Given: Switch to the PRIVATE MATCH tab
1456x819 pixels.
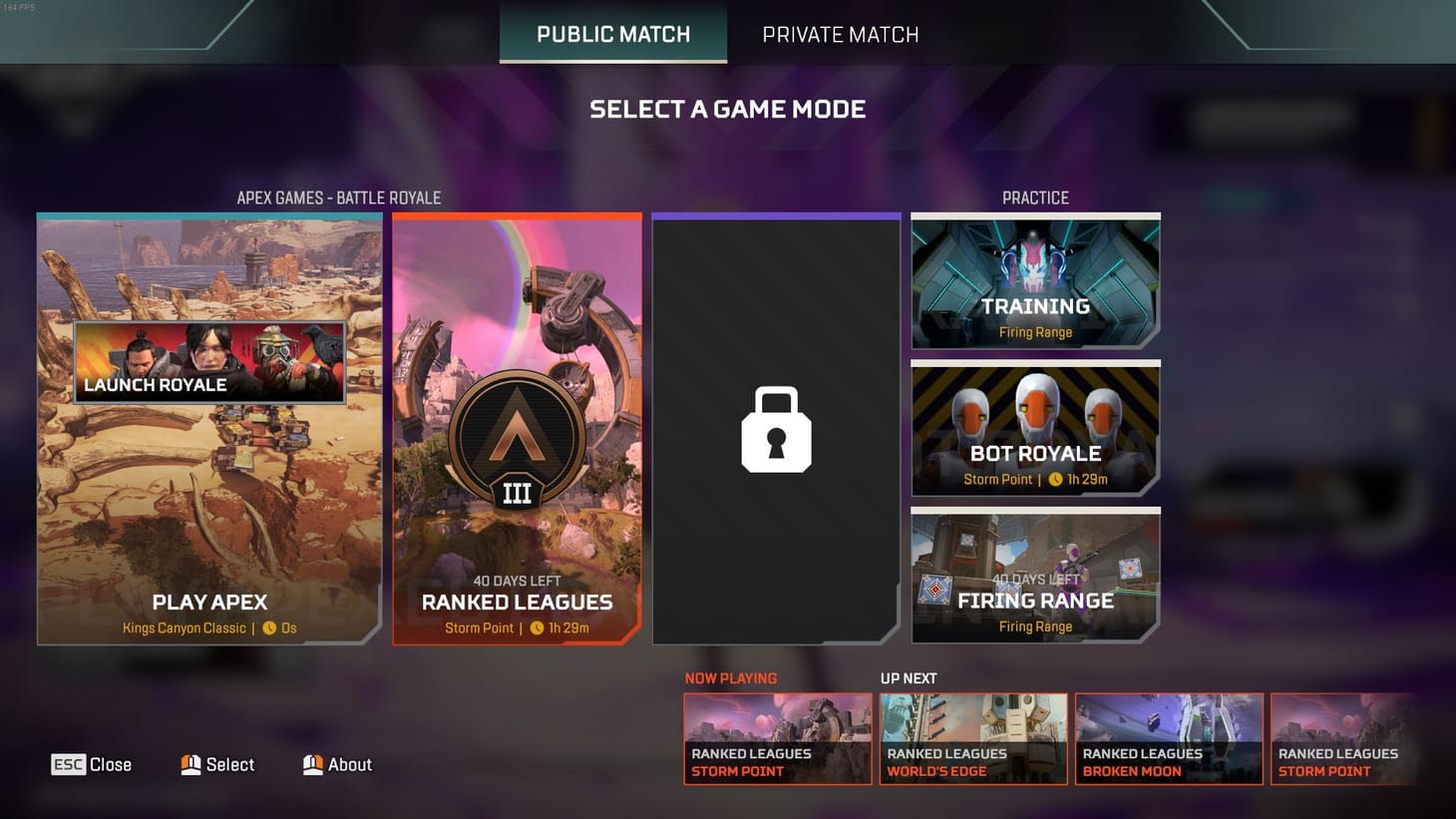Looking at the screenshot, I should [x=840, y=34].
